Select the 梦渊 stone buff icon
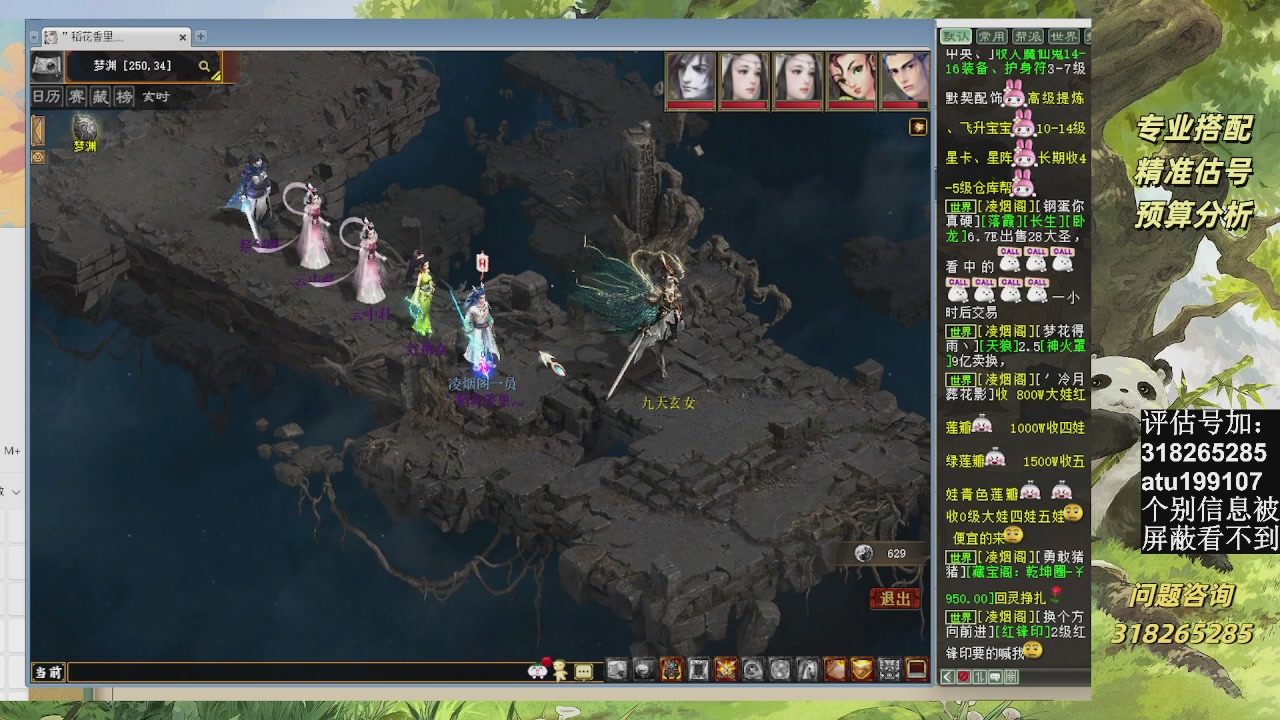The height and width of the screenshot is (720, 1280). pyautogui.click(x=85, y=128)
